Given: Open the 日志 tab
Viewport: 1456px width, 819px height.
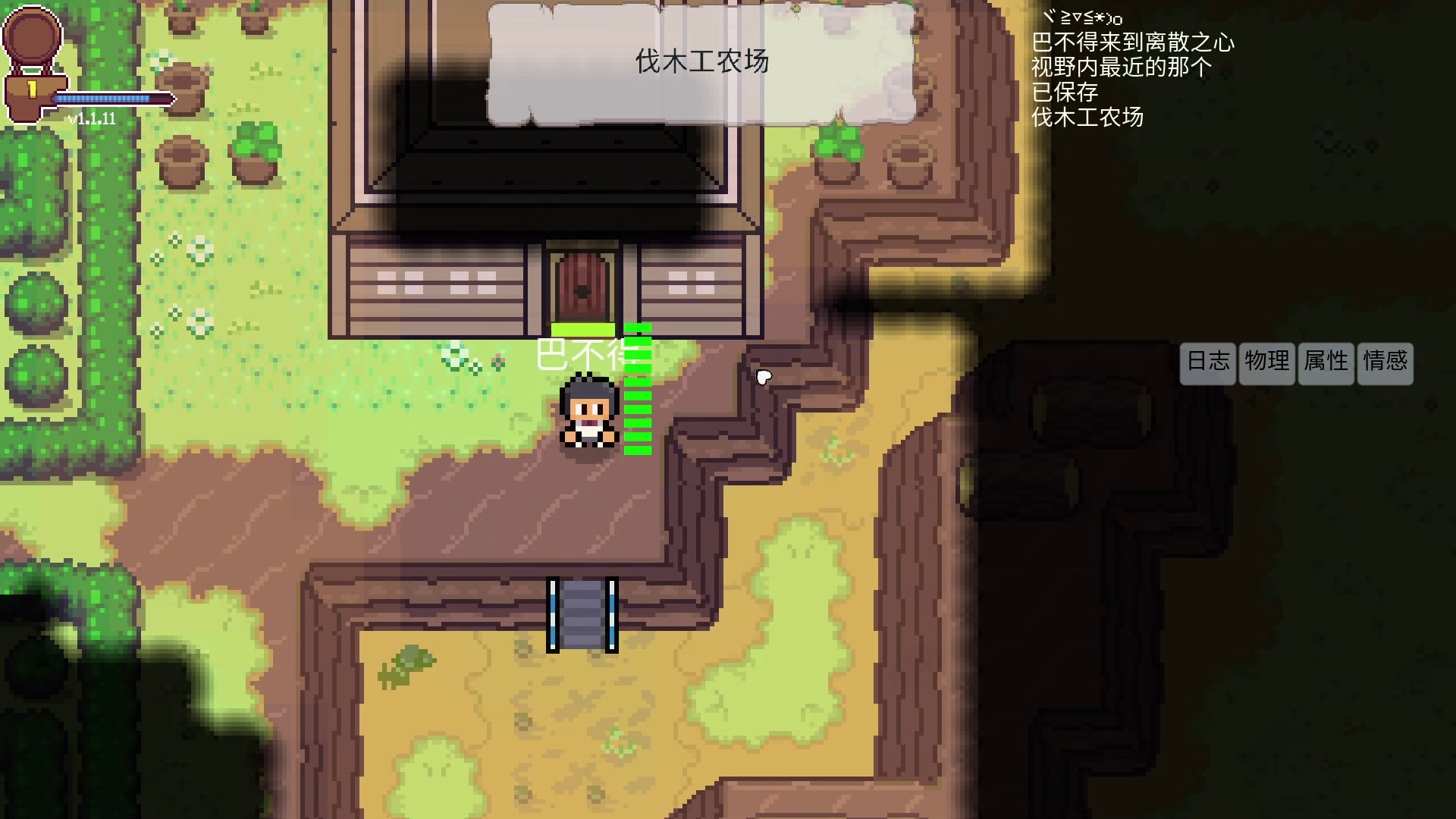Looking at the screenshot, I should point(1207,363).
